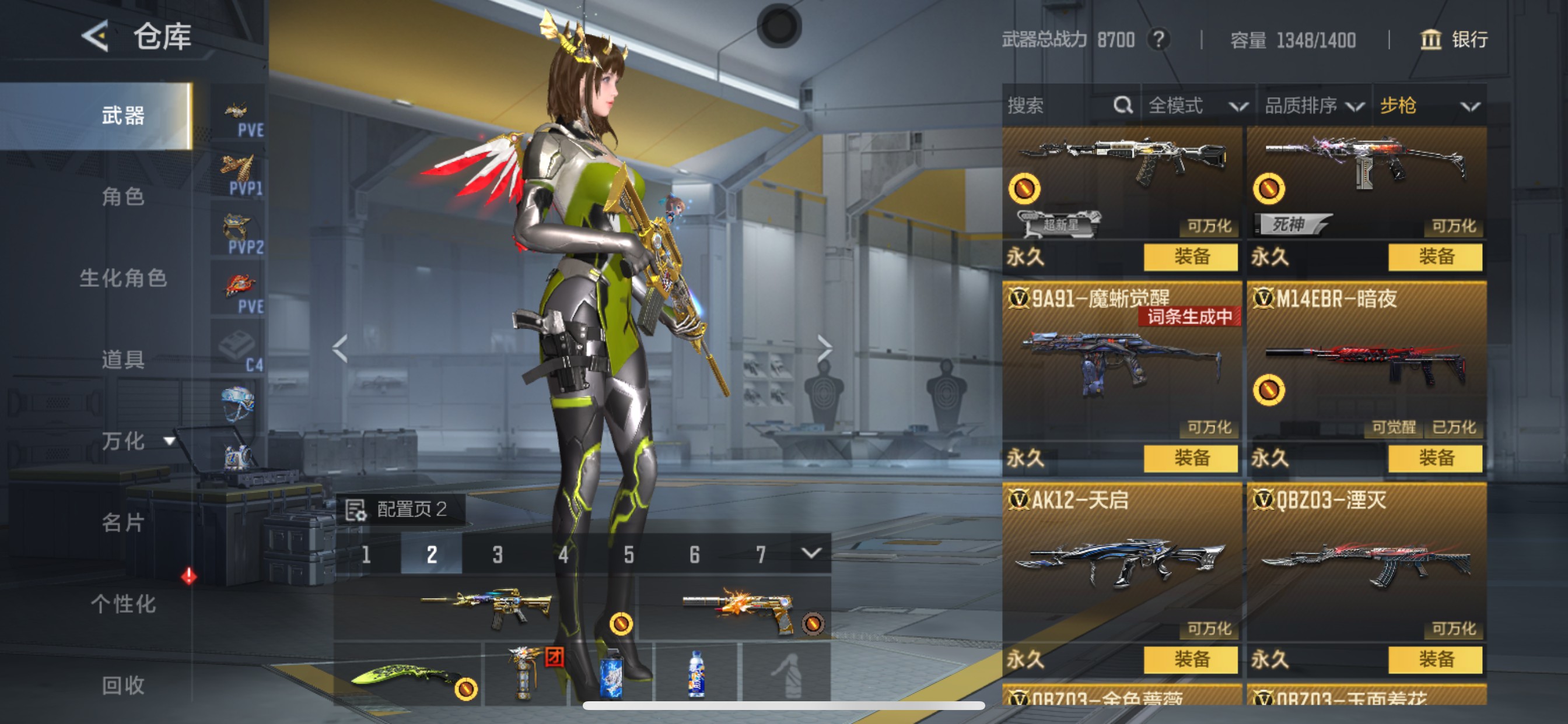Switch to the 角色 character tab
This screenshot has height=724, width=1568.
click(123, 196)
